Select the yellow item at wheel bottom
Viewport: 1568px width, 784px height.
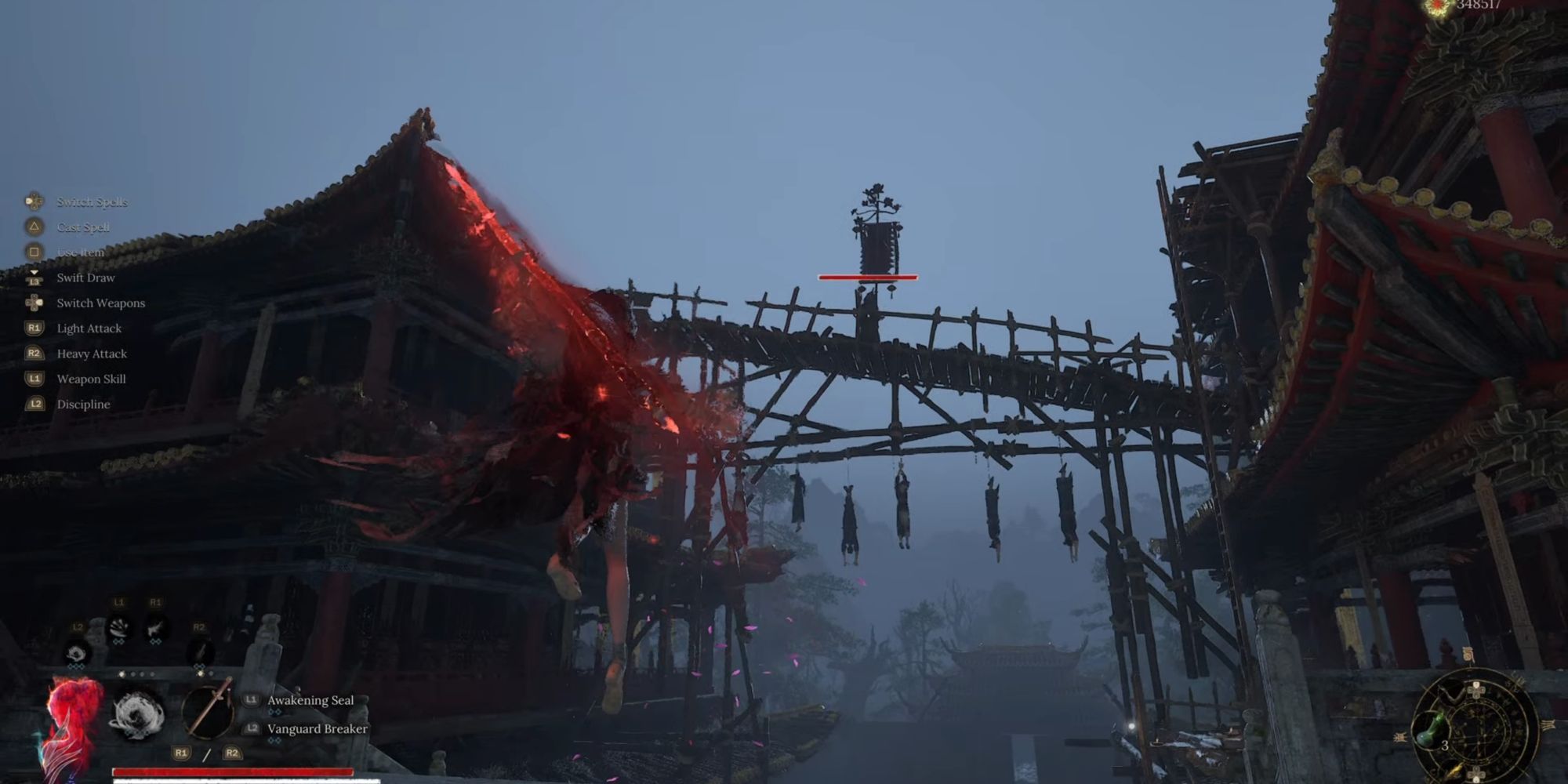click(1454, 770)
